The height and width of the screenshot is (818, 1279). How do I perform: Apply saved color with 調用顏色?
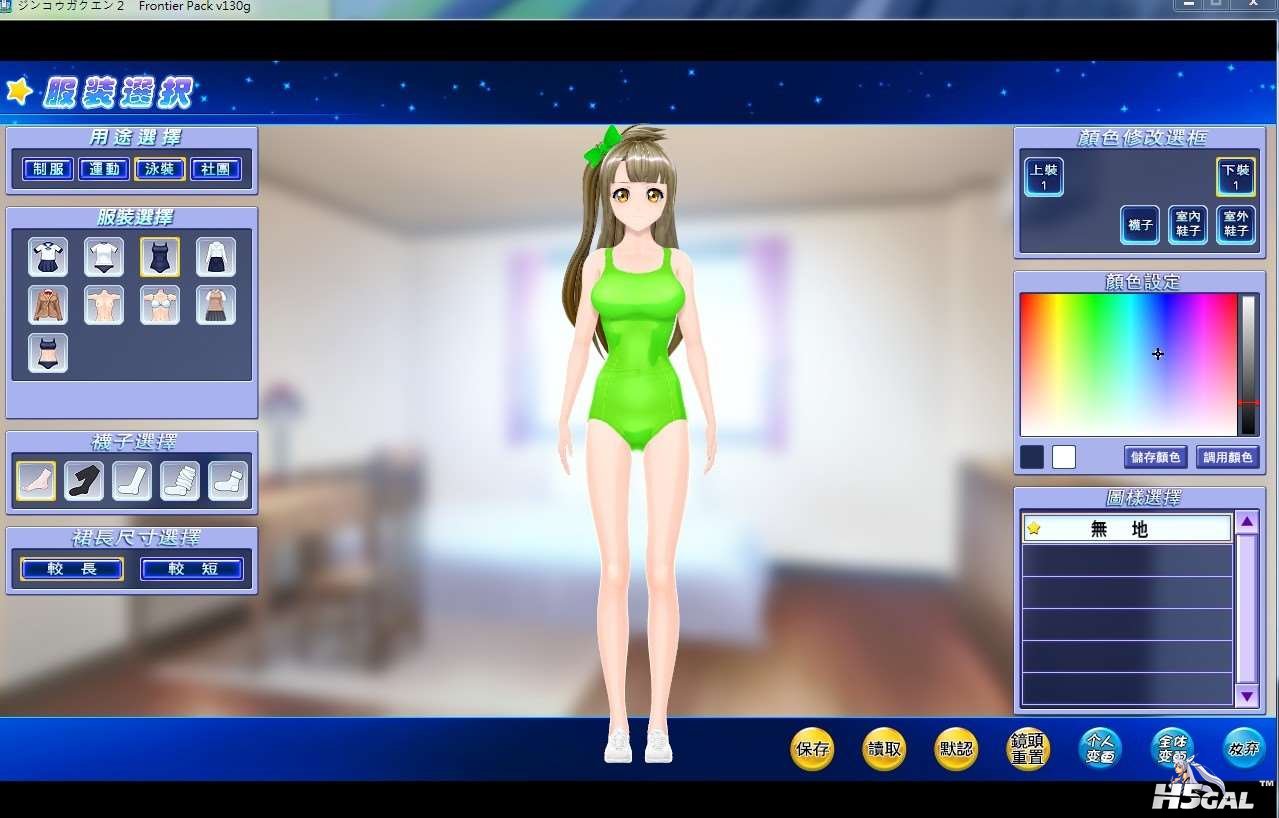coord(1227,457)
